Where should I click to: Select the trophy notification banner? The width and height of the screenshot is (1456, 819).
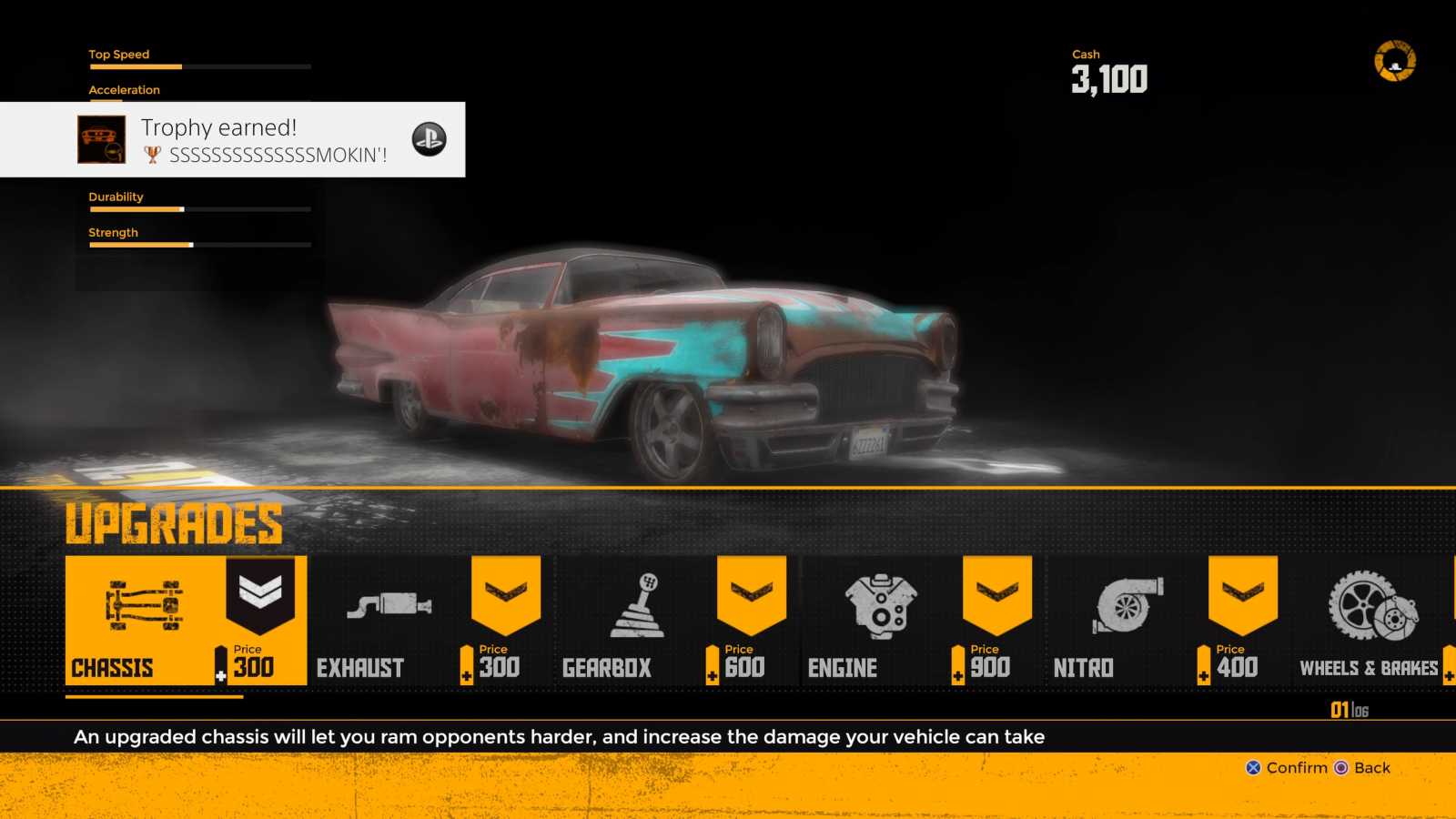pyautogui.click(x=232, y=139)
